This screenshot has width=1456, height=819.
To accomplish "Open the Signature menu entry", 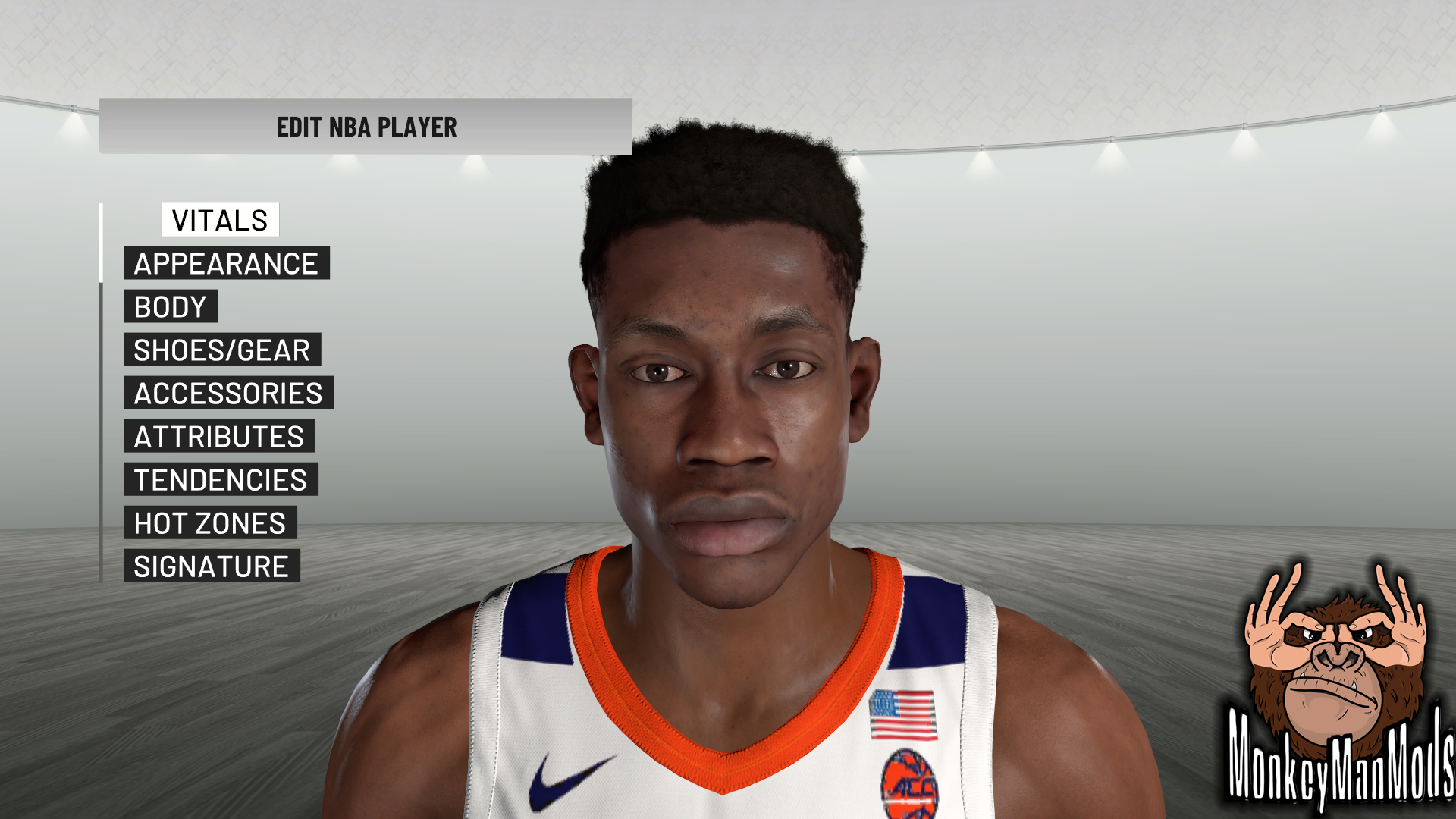I will click(212, 566).
